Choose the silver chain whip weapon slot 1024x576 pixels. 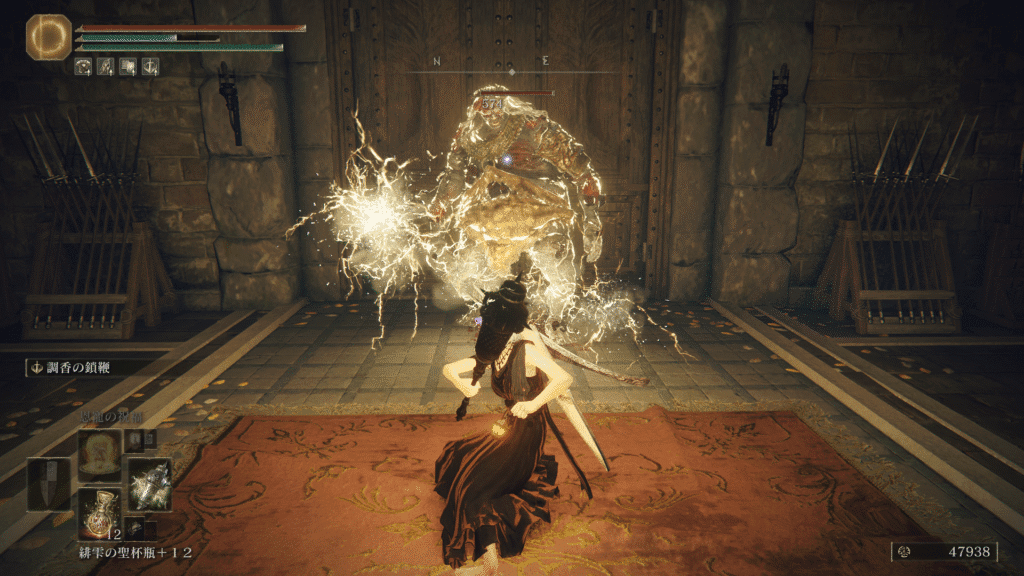coord(149,484)
